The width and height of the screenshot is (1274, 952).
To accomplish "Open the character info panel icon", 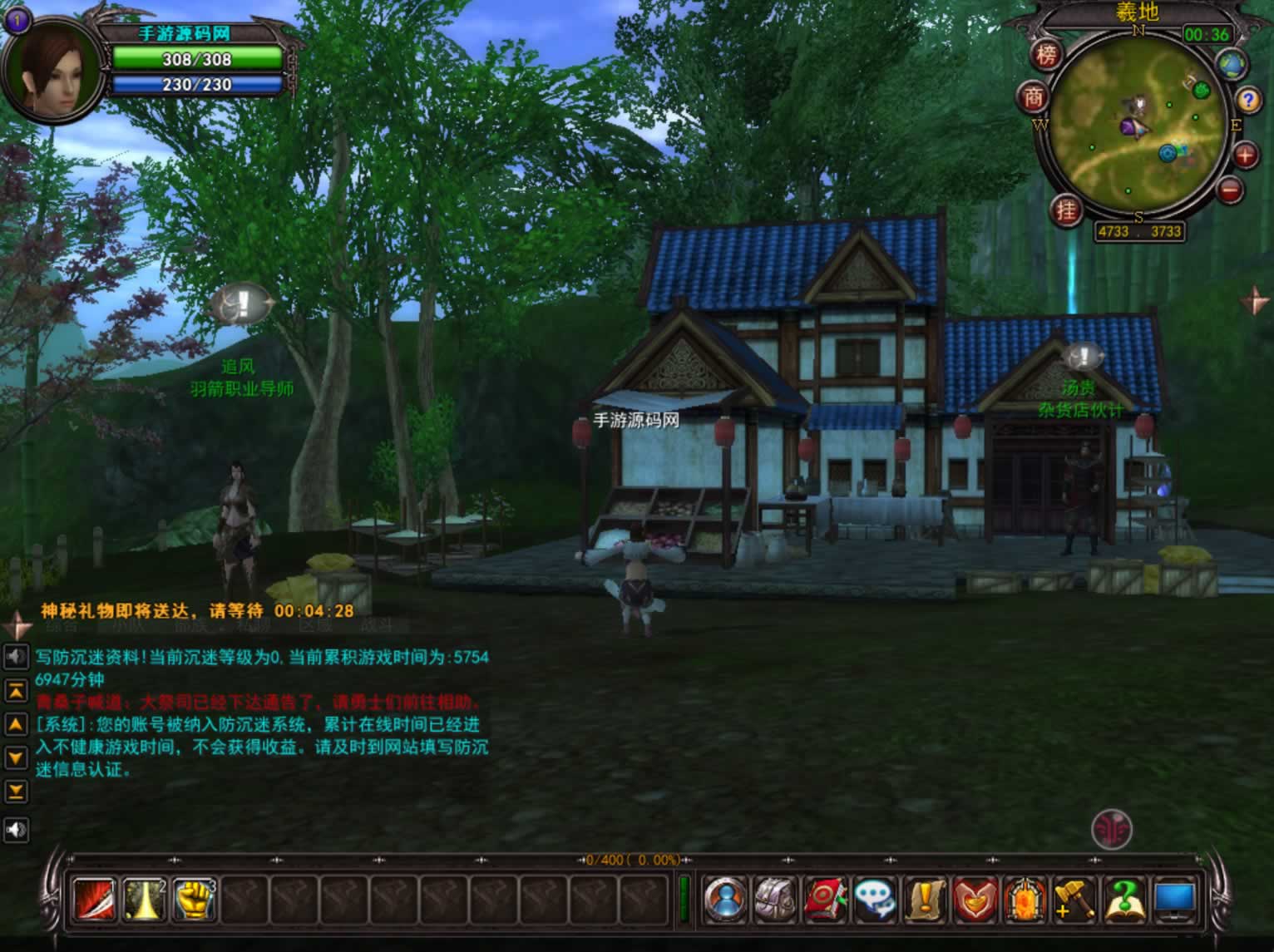I will point(725,900).
